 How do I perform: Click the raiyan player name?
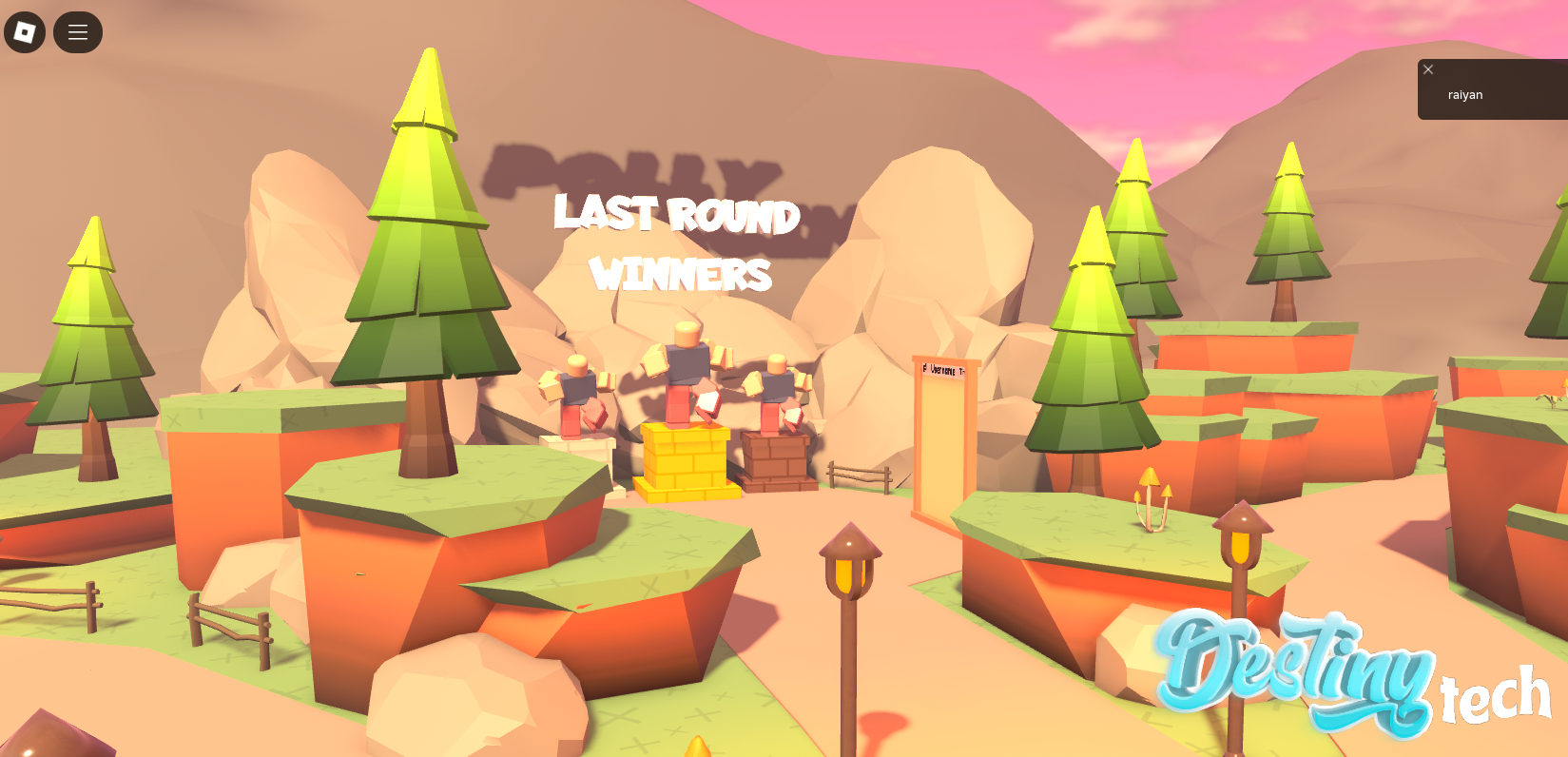pyautogui.click(x=1465, y=94)
